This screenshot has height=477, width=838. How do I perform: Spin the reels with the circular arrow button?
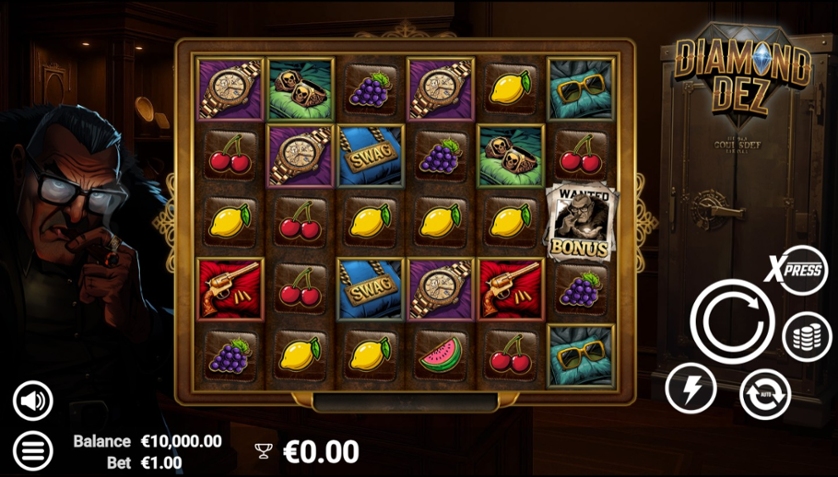pyautogui.click(x=732, y=321)
